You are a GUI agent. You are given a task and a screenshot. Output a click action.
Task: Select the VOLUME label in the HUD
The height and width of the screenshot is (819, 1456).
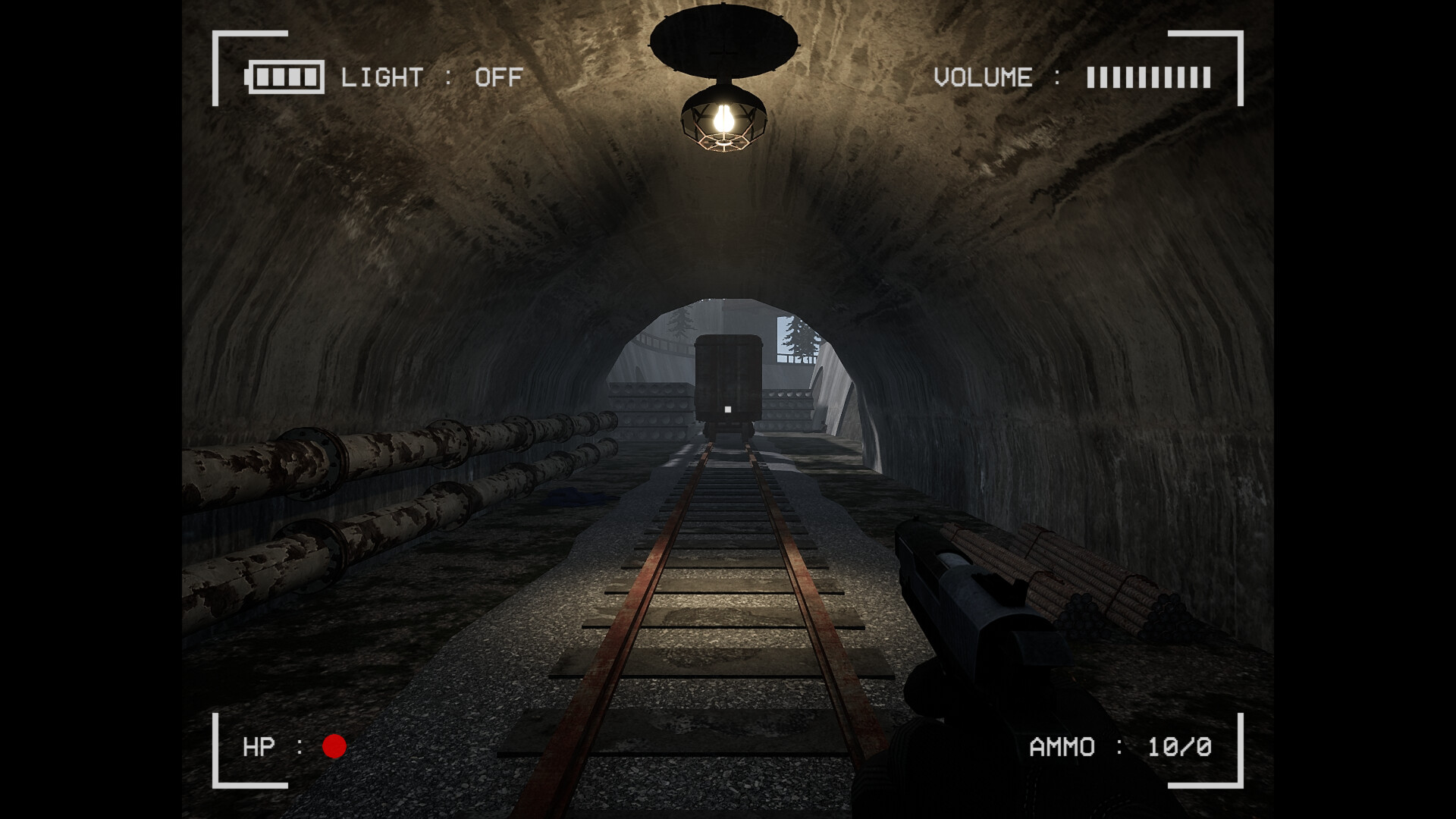982,76
